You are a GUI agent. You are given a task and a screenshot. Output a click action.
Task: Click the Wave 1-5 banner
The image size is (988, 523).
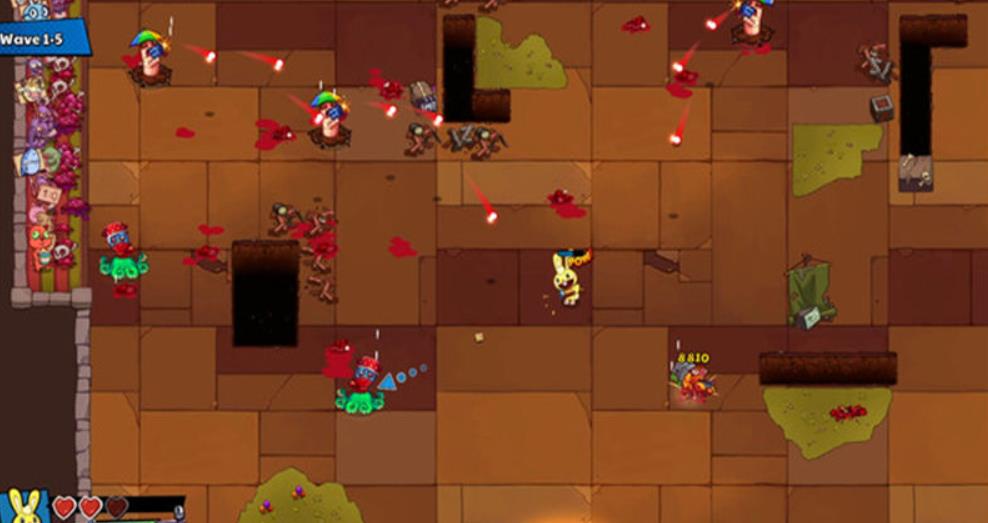pos(42,39)
